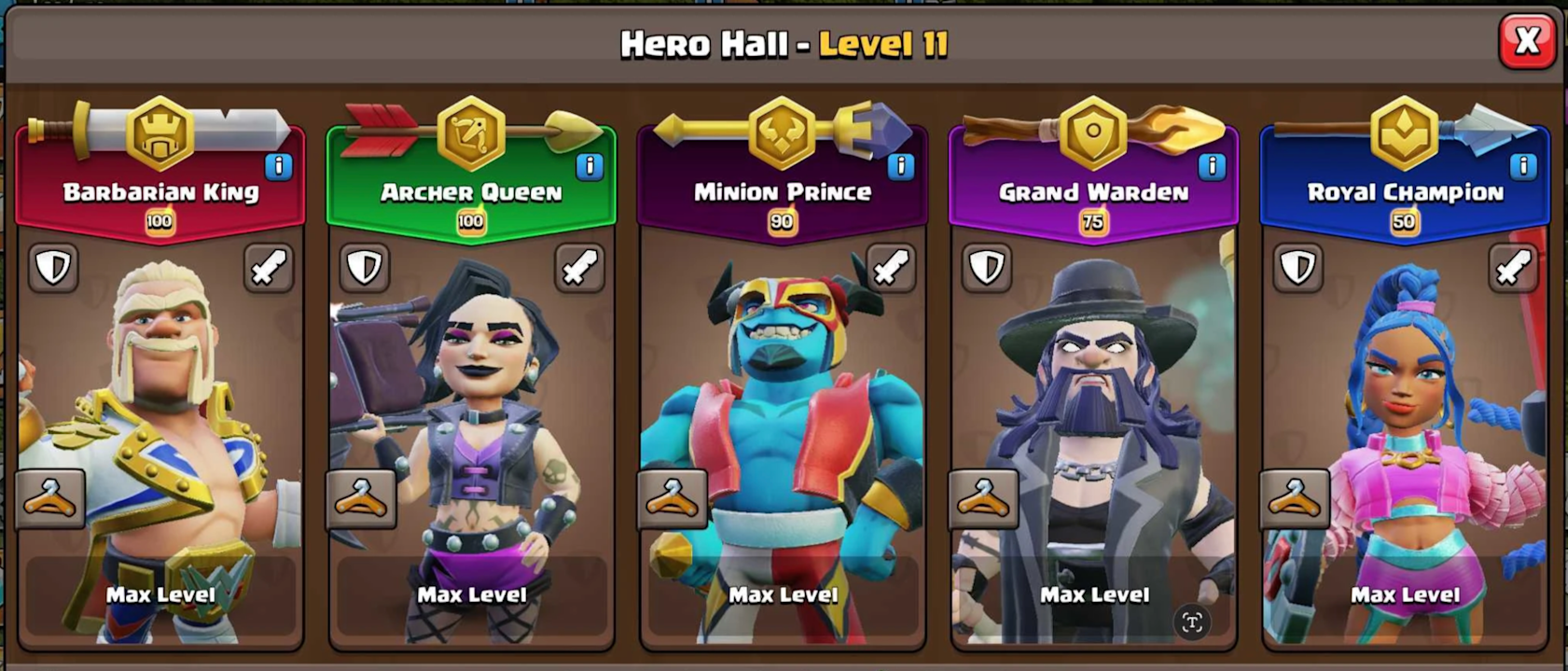Viewport: 1568px width, 671px height.
Task: Click Archer Queen's shield button
Action: click(364, 268)
